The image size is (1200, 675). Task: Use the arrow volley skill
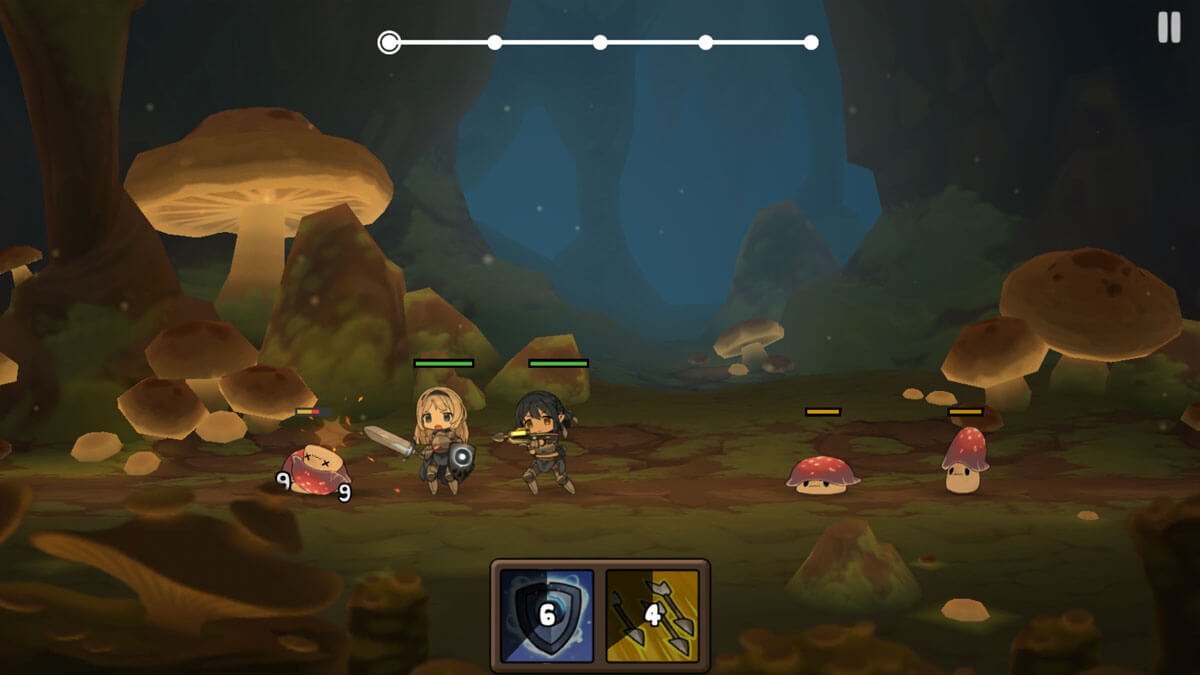[x=652, y=615]
